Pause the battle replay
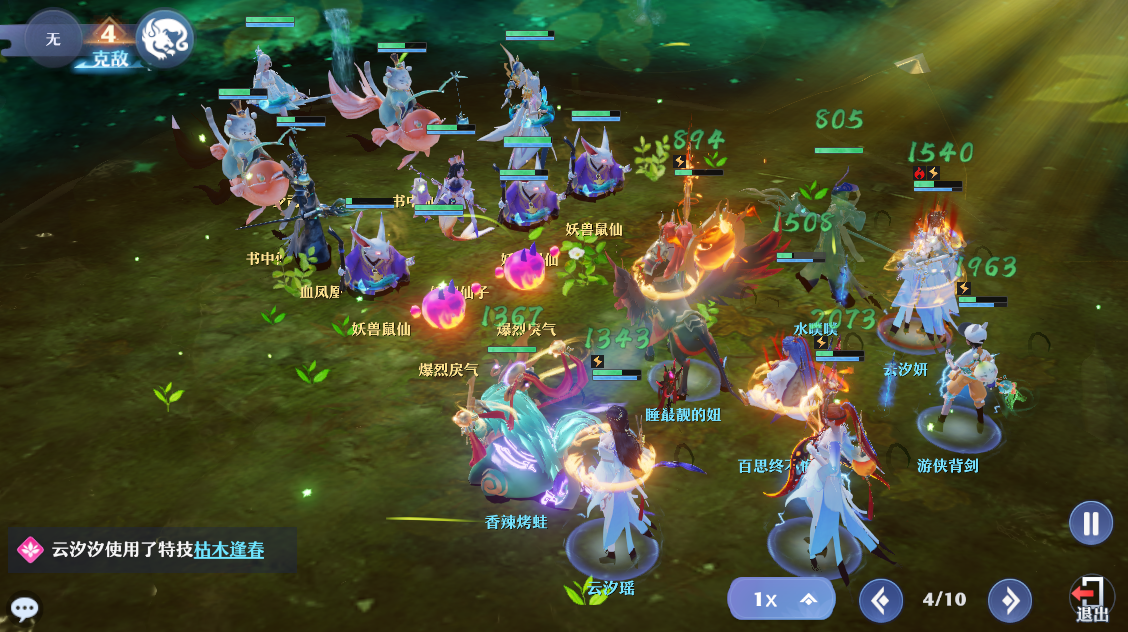 pos(1090,523)
